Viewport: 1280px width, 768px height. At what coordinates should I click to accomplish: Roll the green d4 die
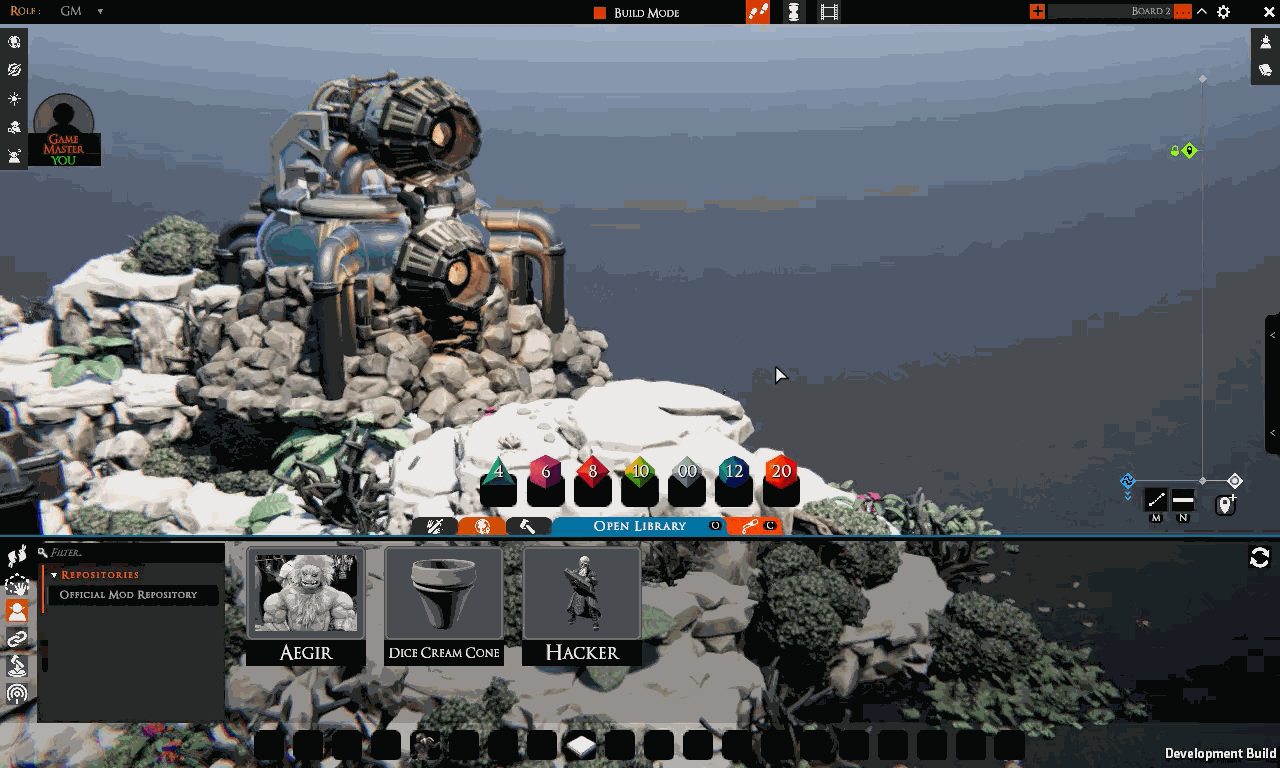[498, 472]
